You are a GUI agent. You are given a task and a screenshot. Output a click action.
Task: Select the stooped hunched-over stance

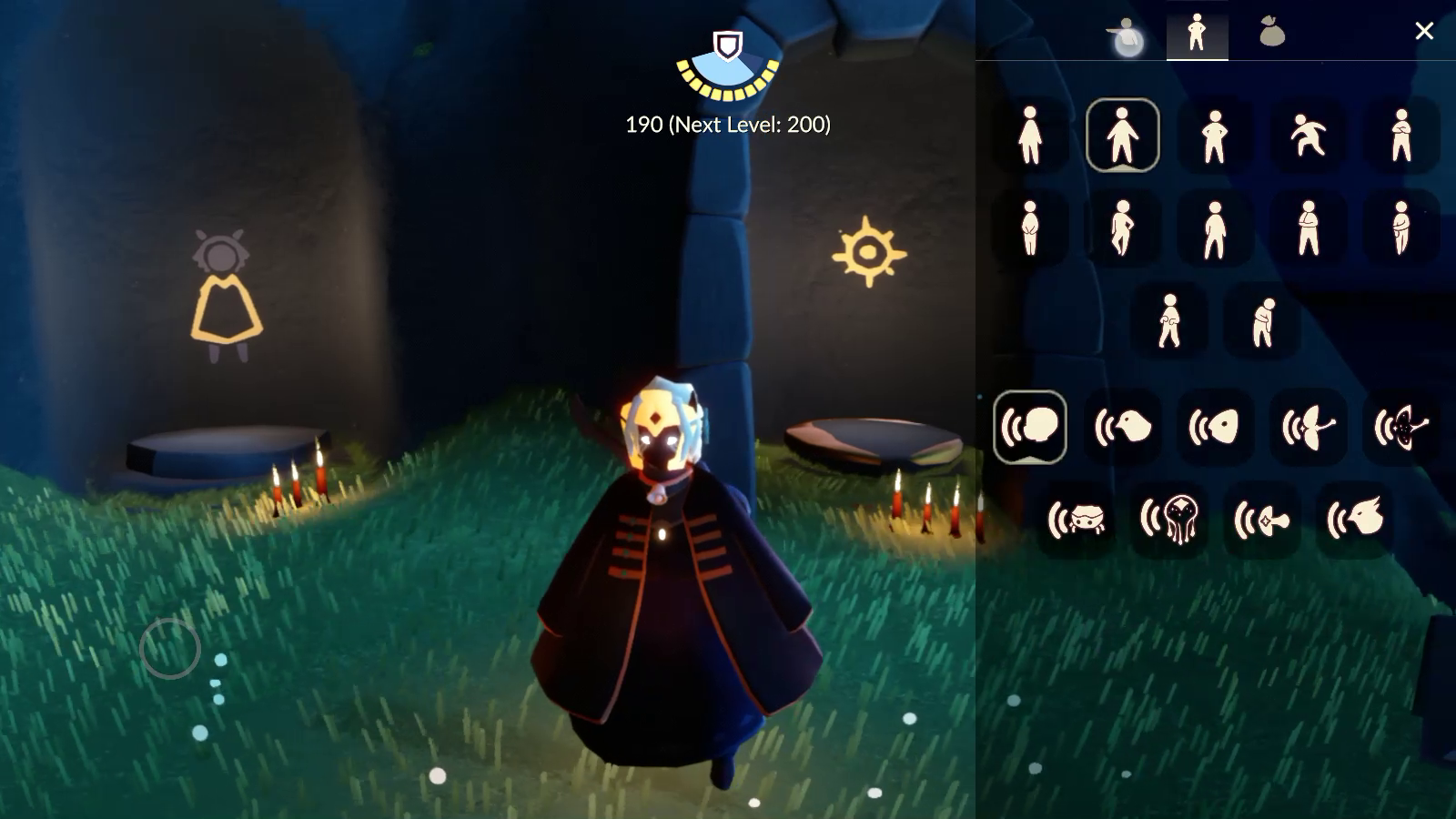[1262, 321]
